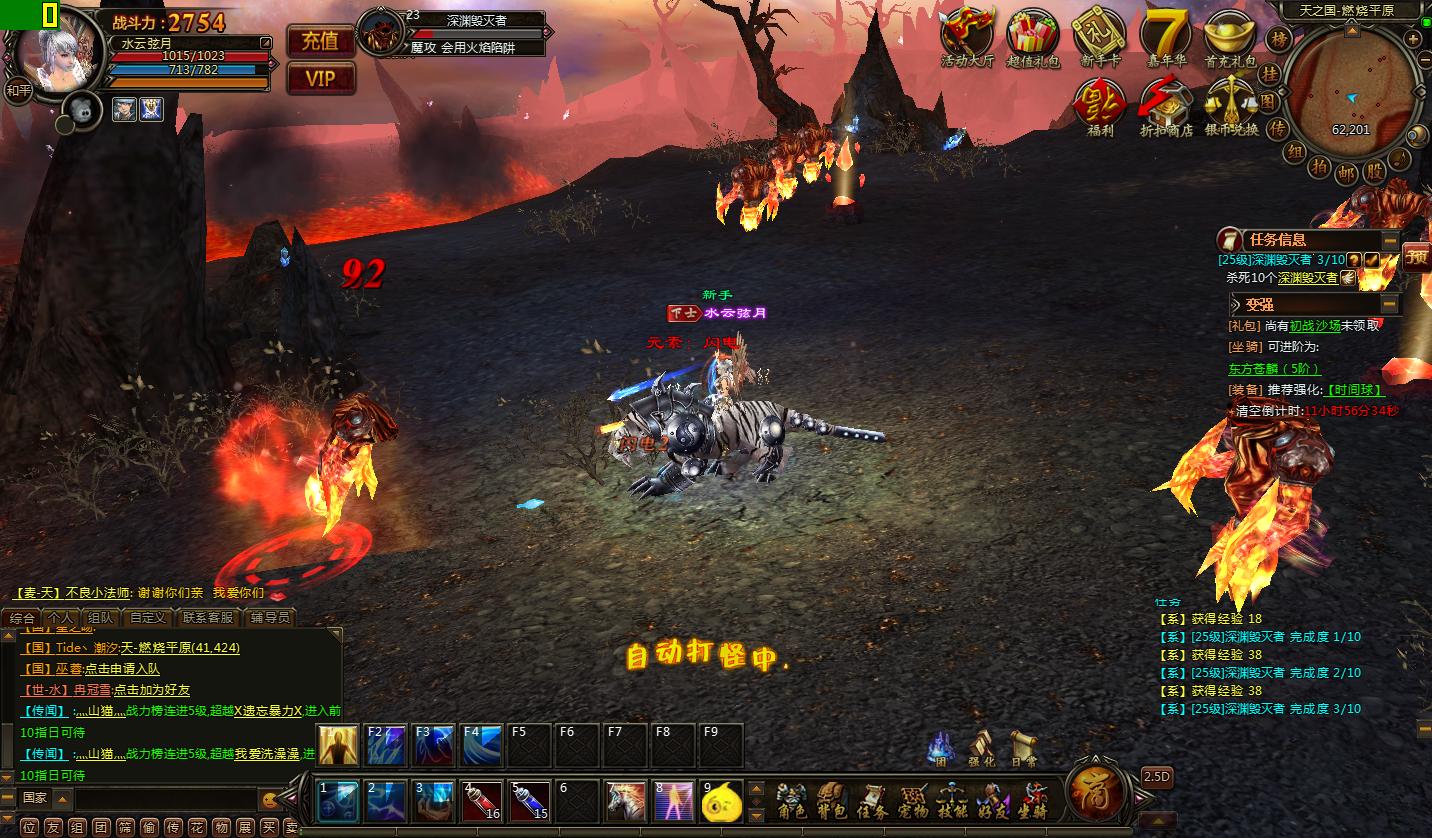The height and width of the screenshot is (838, 1432).
Task: Click the chat message input field
Action: tap(165, 799)
